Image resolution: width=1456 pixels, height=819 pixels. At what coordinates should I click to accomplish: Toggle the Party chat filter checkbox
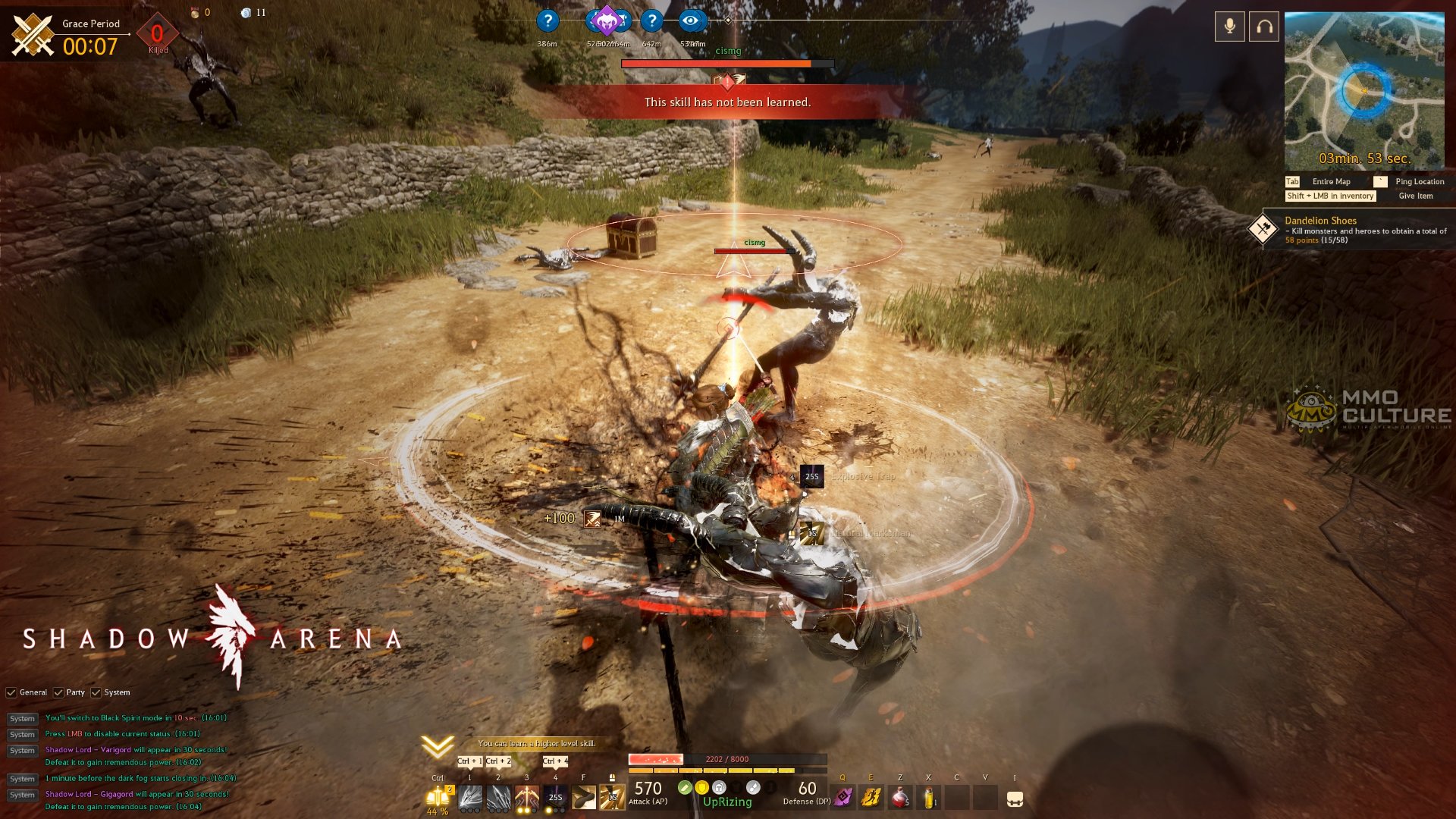click(x=58, y=692)
